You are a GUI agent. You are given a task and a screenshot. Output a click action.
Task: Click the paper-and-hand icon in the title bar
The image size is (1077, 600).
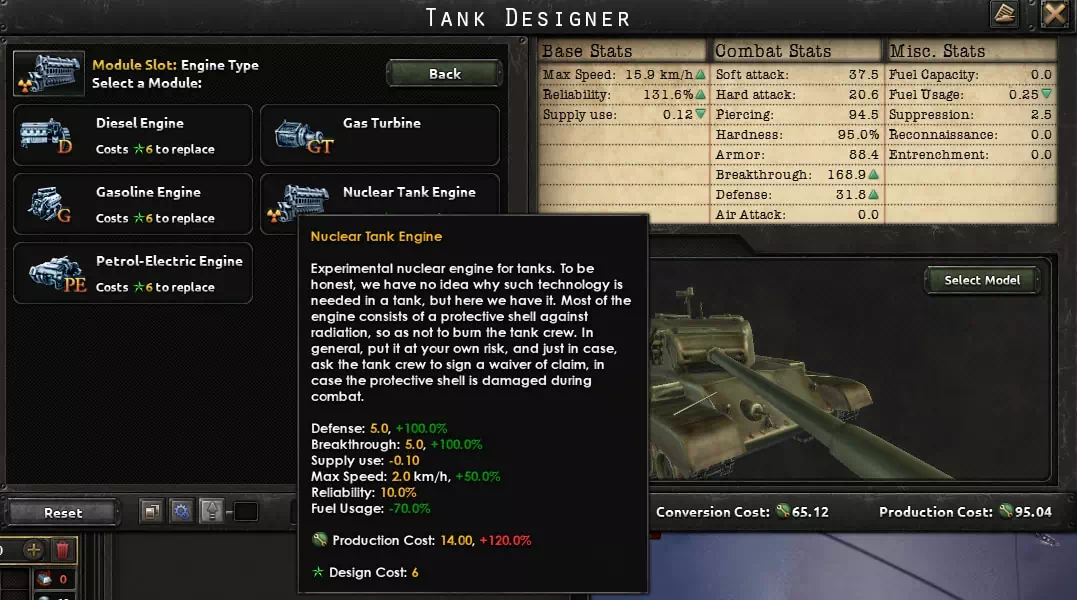tap(1005, 14)
